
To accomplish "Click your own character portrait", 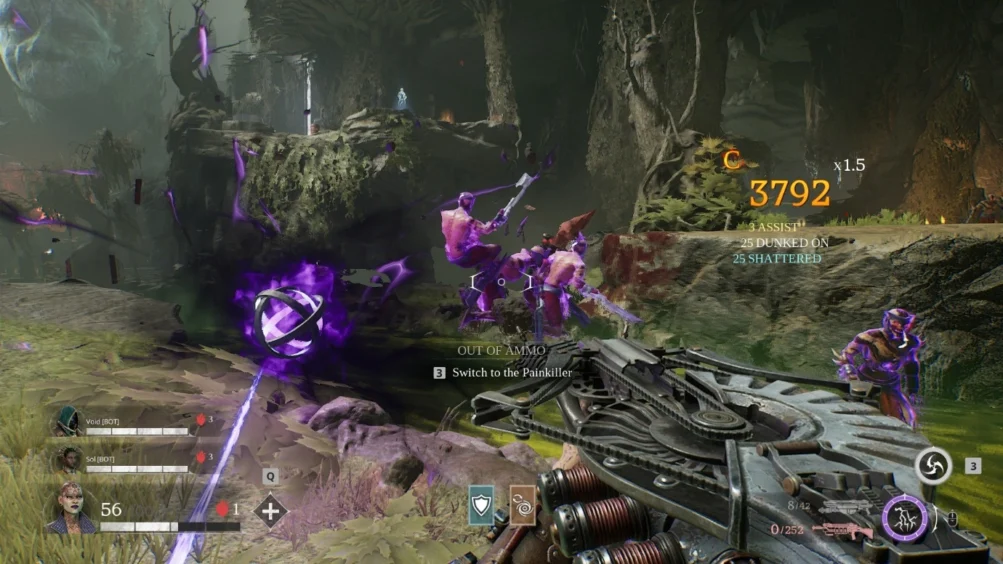I will [x=70, y=508].
